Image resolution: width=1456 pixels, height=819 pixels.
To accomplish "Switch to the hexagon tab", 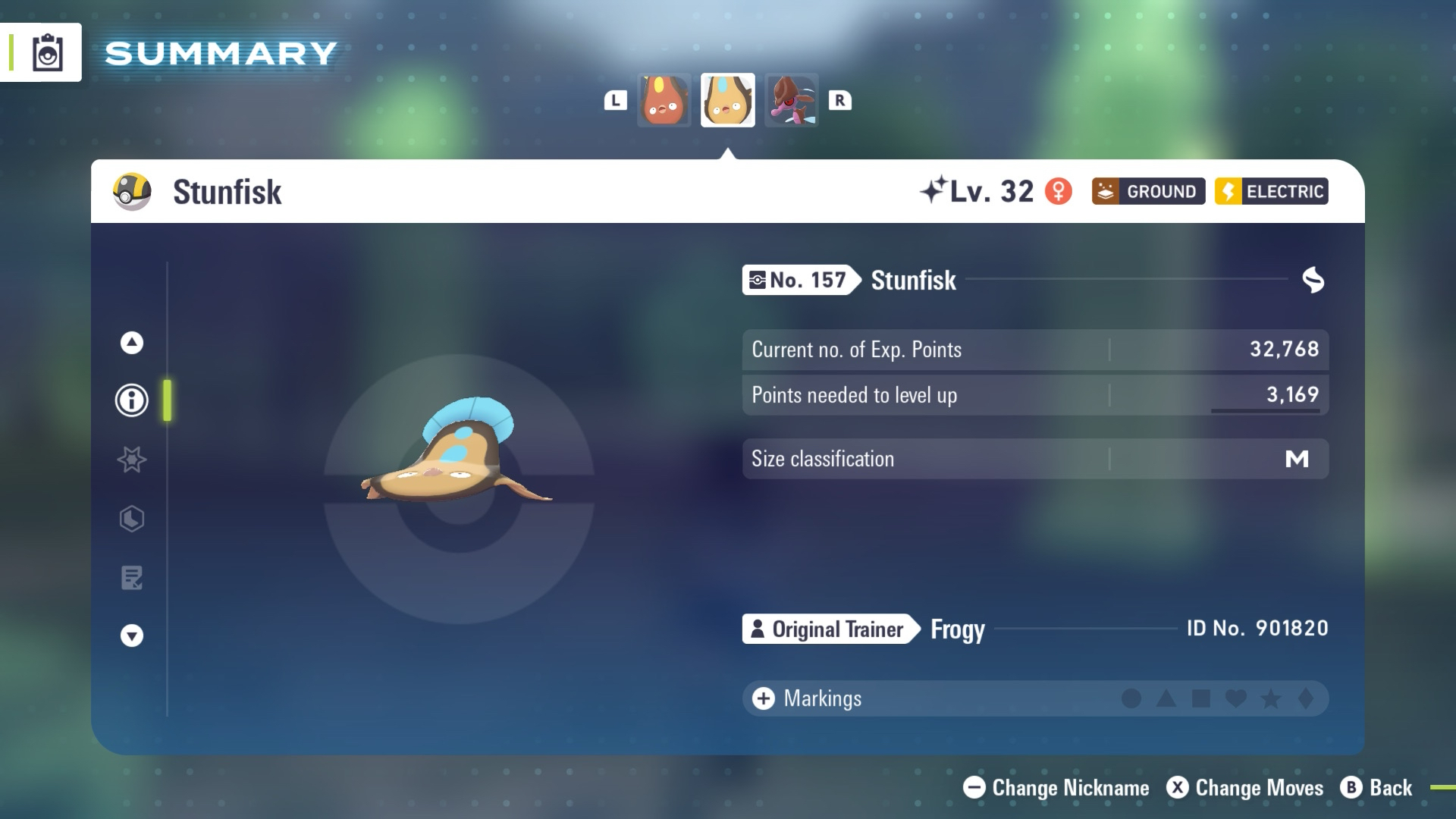I will click(132, 519).
